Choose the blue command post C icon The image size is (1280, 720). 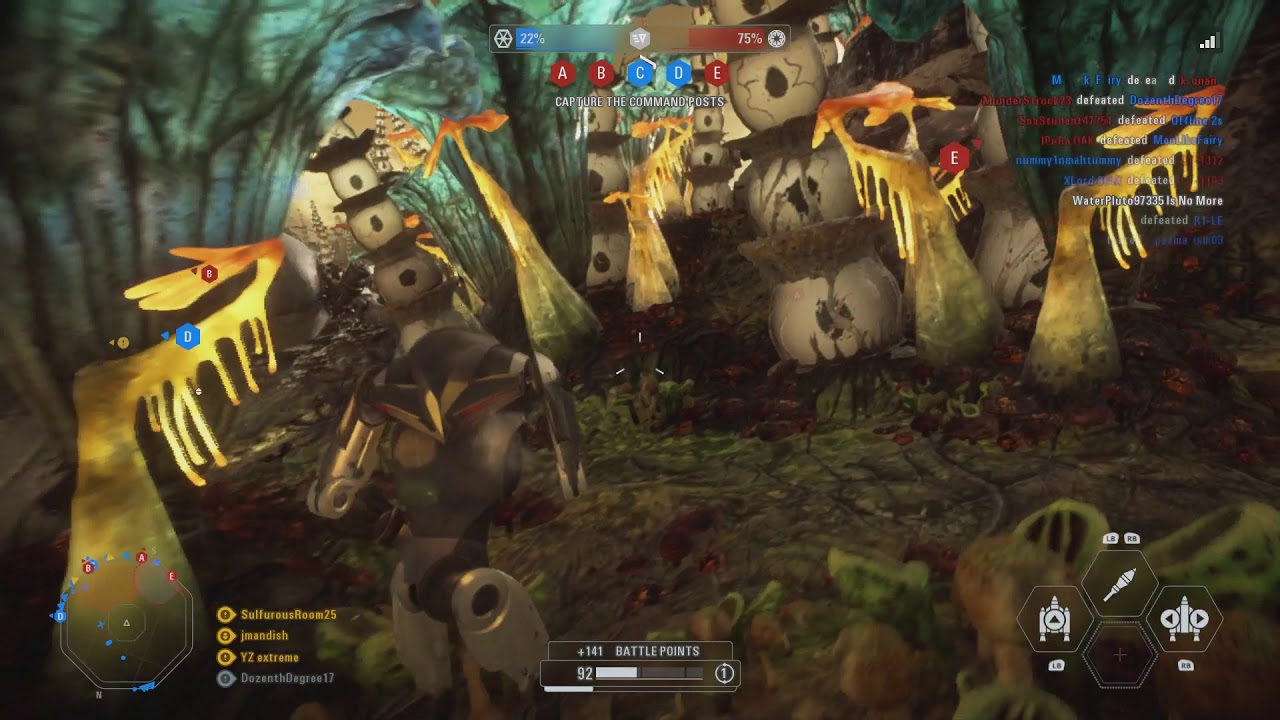640,73
